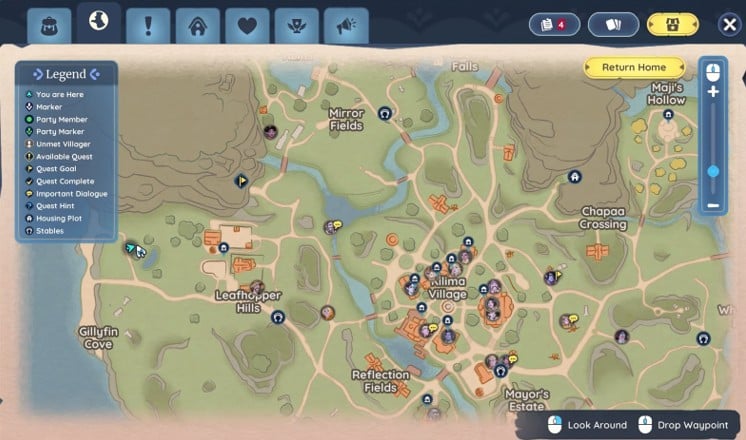
Task: Click the quest goal flag marker
Action: tap(241, 181)
